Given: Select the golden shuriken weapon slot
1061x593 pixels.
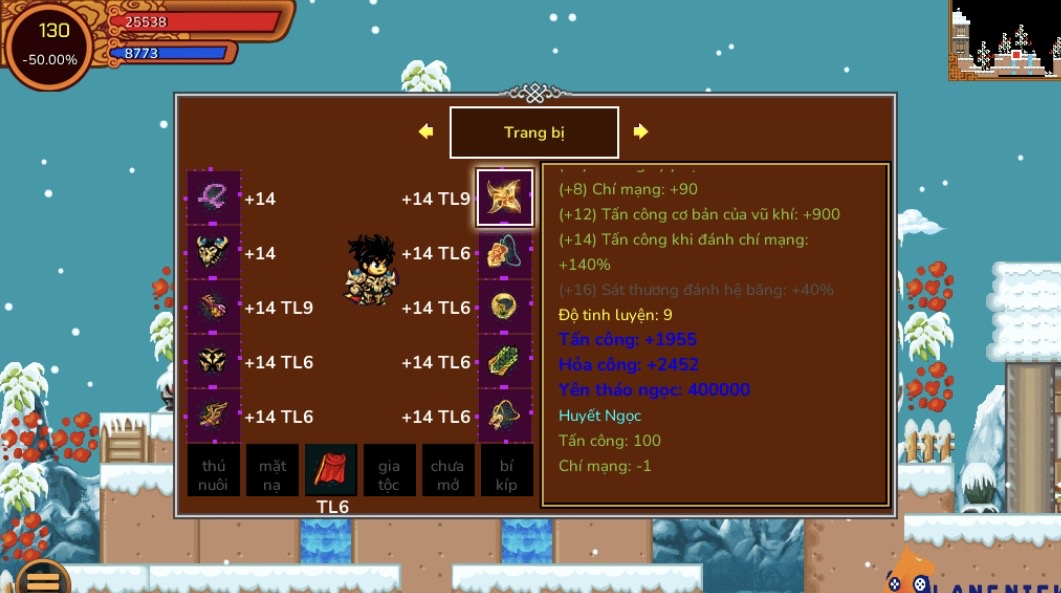Looking at the screenshot, I should click(504, 198).
